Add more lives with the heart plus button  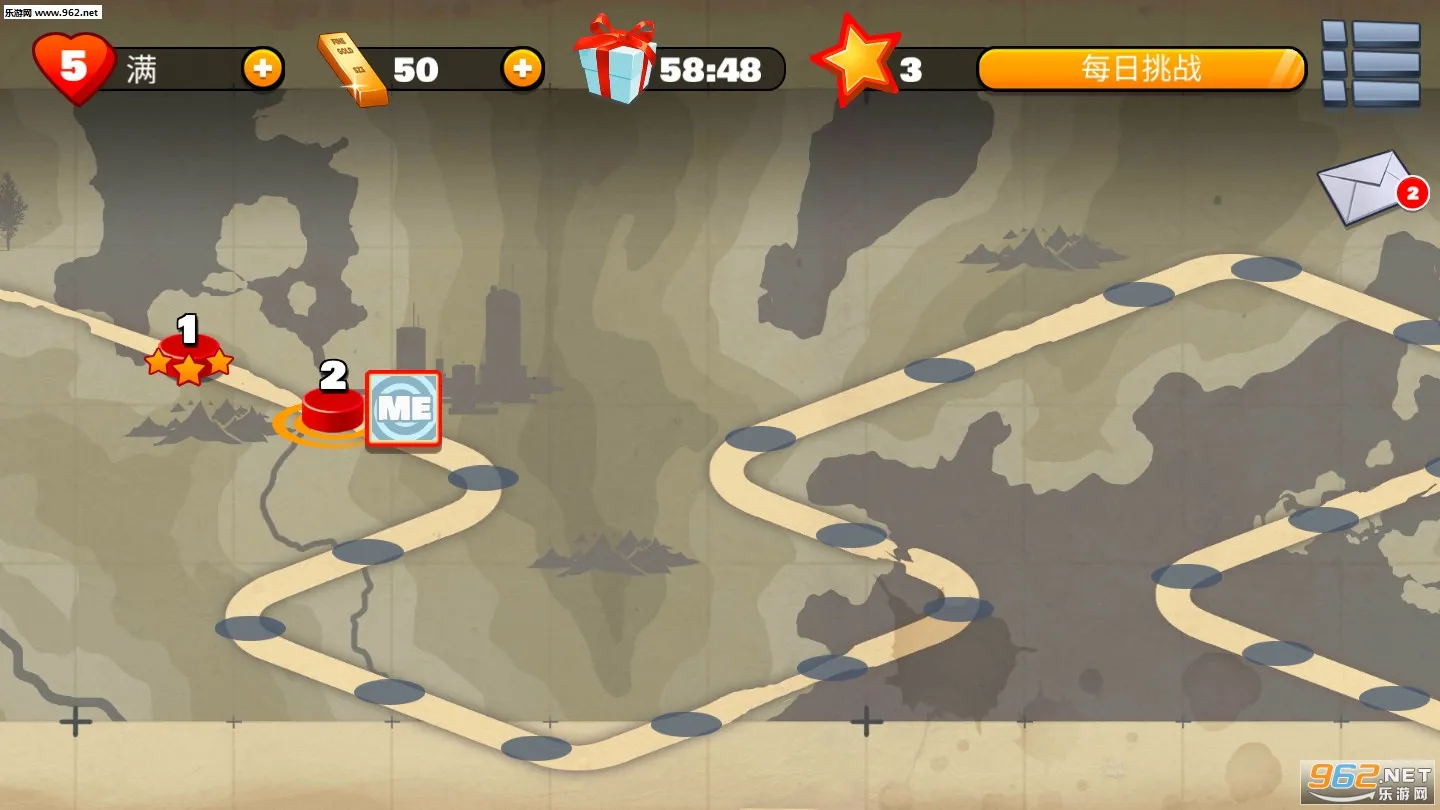262,69
